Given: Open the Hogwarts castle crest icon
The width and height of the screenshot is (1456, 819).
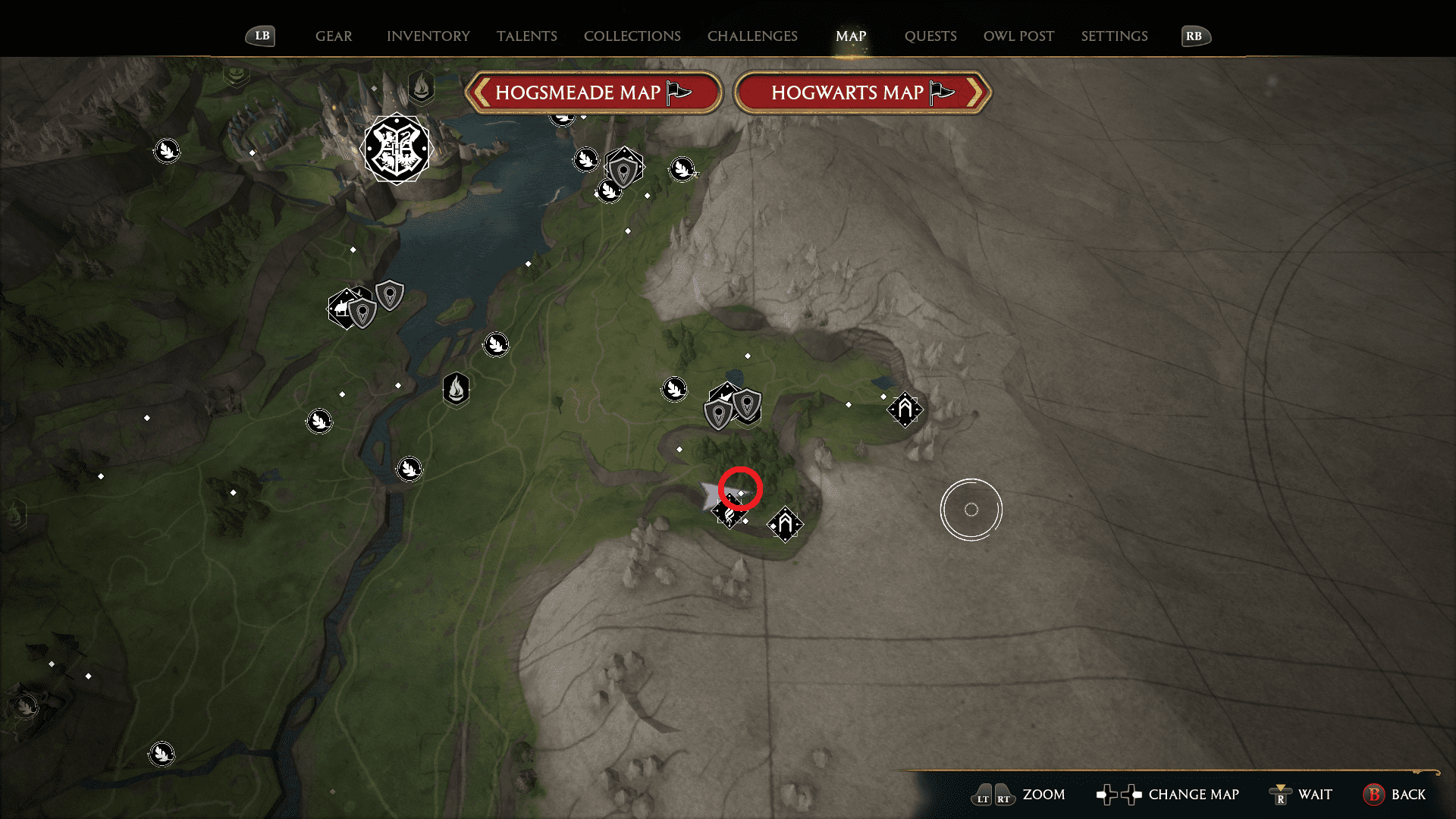Looking at the screenshot, I should click(x=397, y=149).
